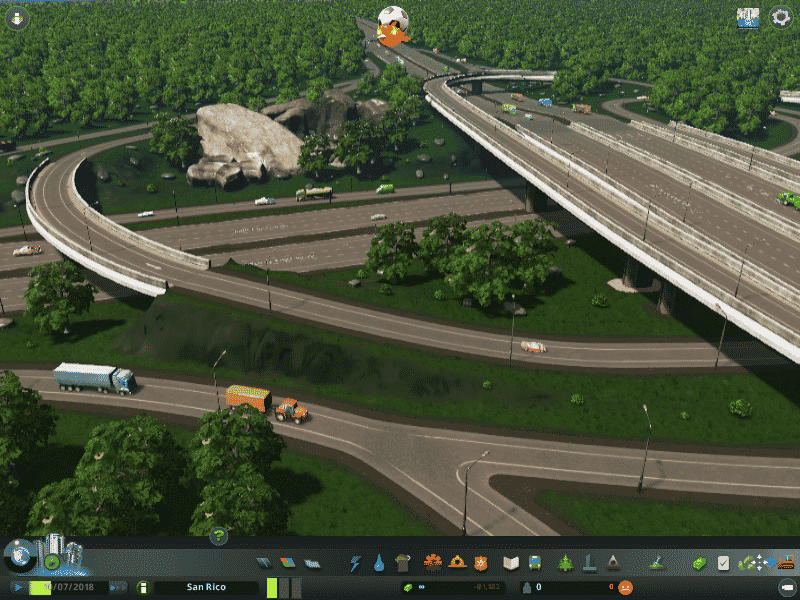Select the water drop services menu
This screenshot has width=800, height=600.
[379, 563]
